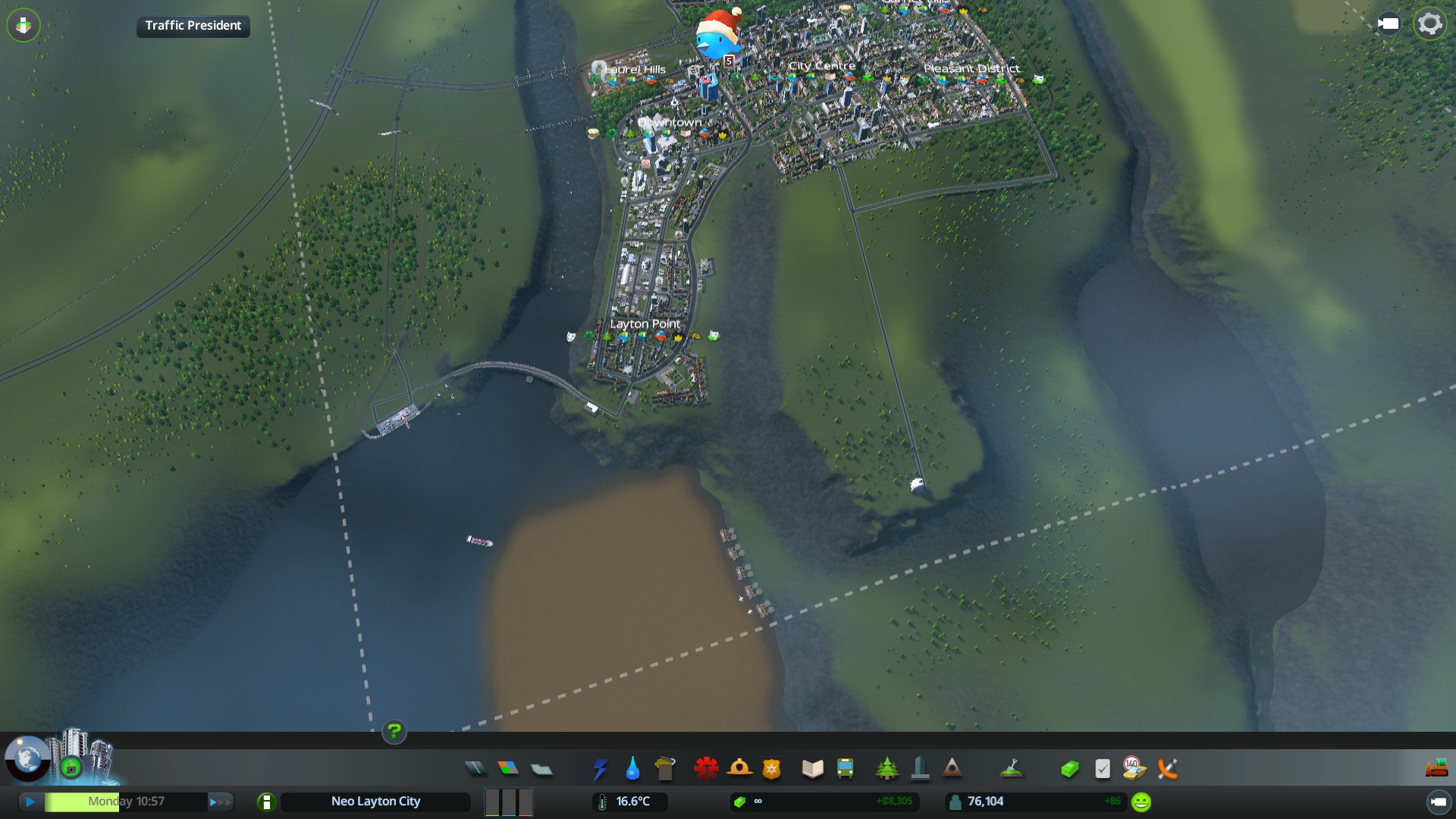Open the Police badge menu
The image size is (1456, 819).
point(771,769)
